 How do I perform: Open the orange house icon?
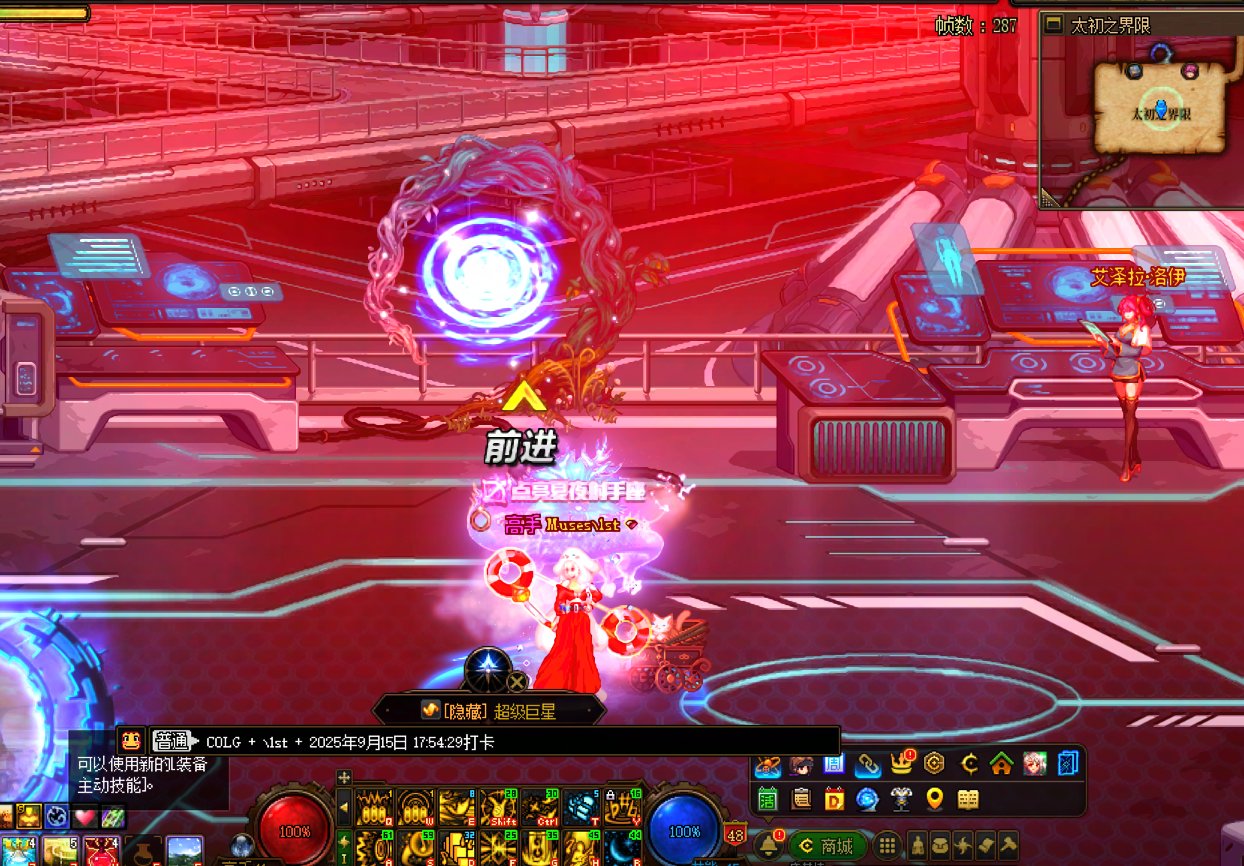click(x=1002, y=765)
